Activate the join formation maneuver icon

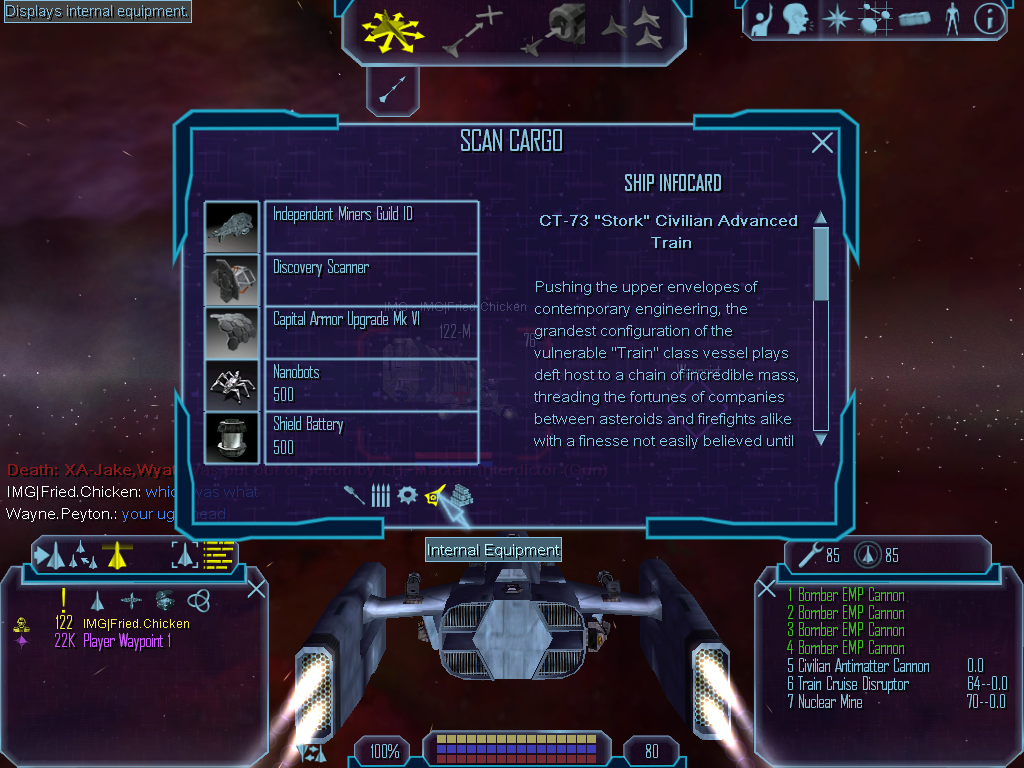point(632,30)
